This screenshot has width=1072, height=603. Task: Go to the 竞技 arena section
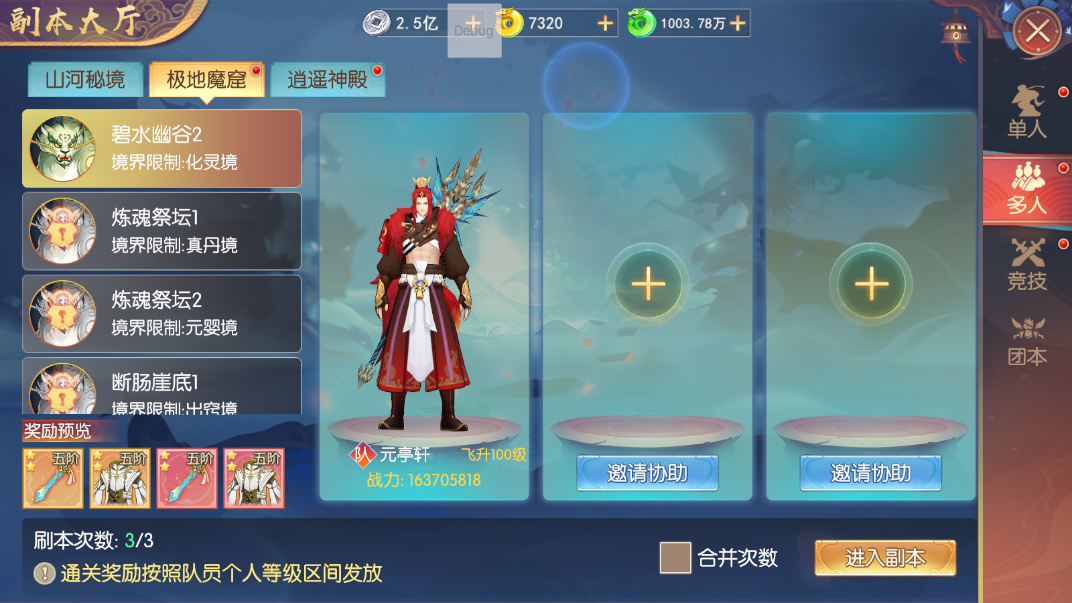coord(1027,264)
